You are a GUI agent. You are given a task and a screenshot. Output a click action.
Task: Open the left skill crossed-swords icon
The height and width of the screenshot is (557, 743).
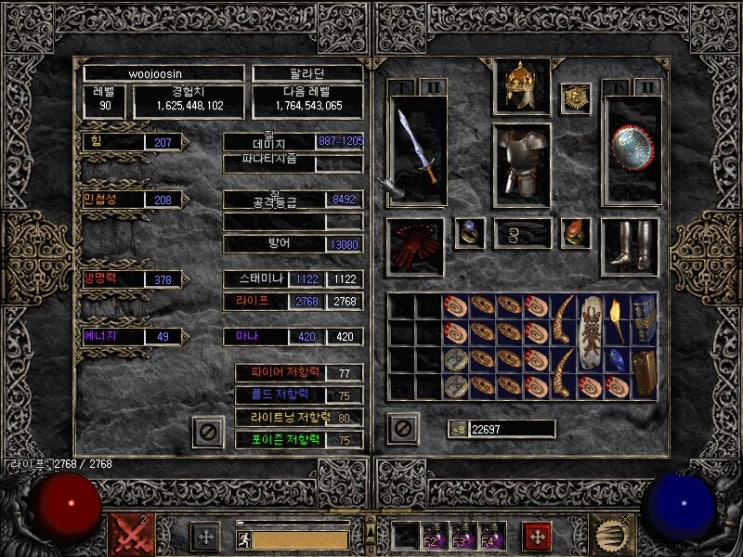coord(131,534)
